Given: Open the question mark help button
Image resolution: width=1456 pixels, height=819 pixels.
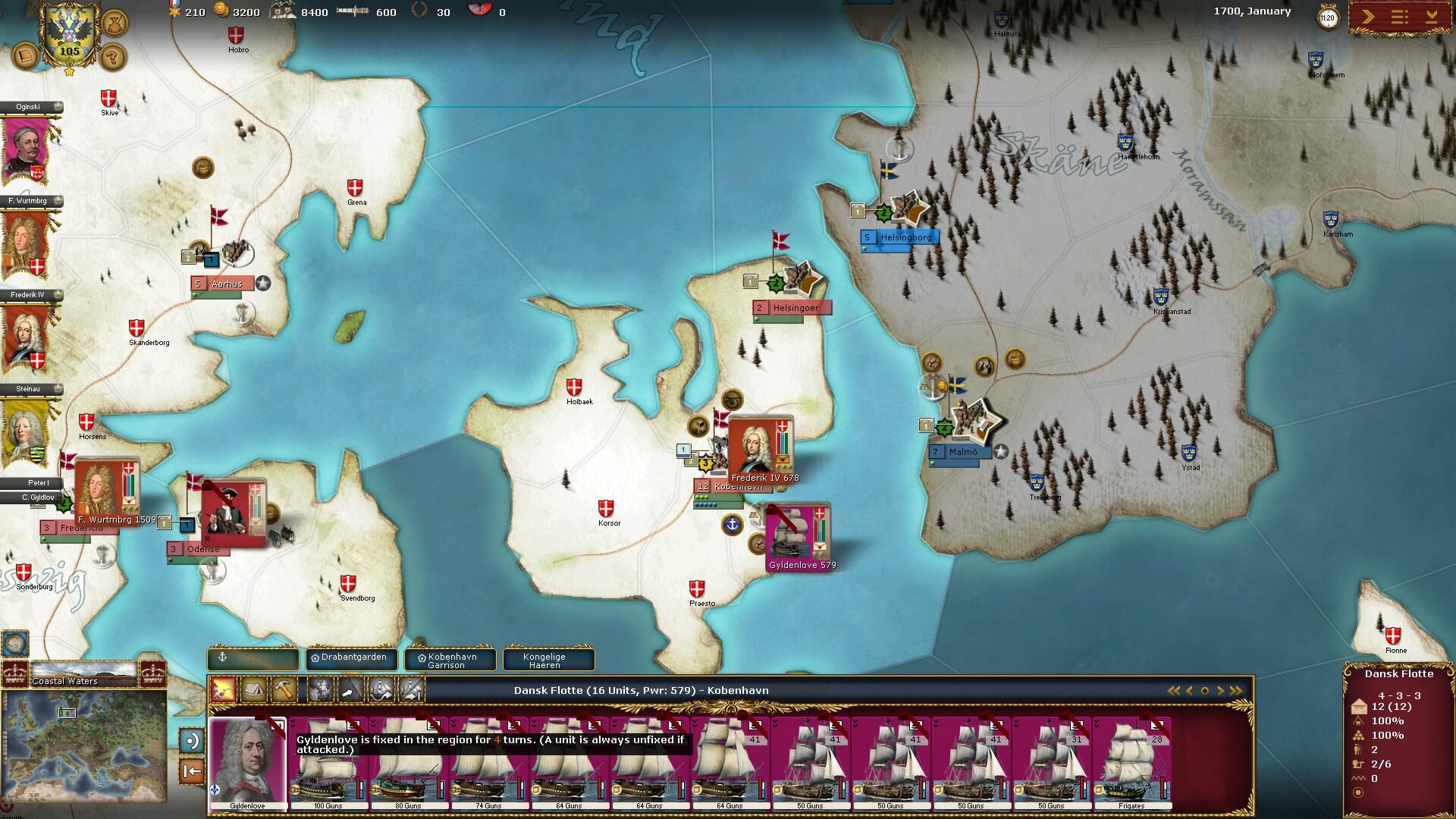Looking at the screenshot, I should point(112,56).
